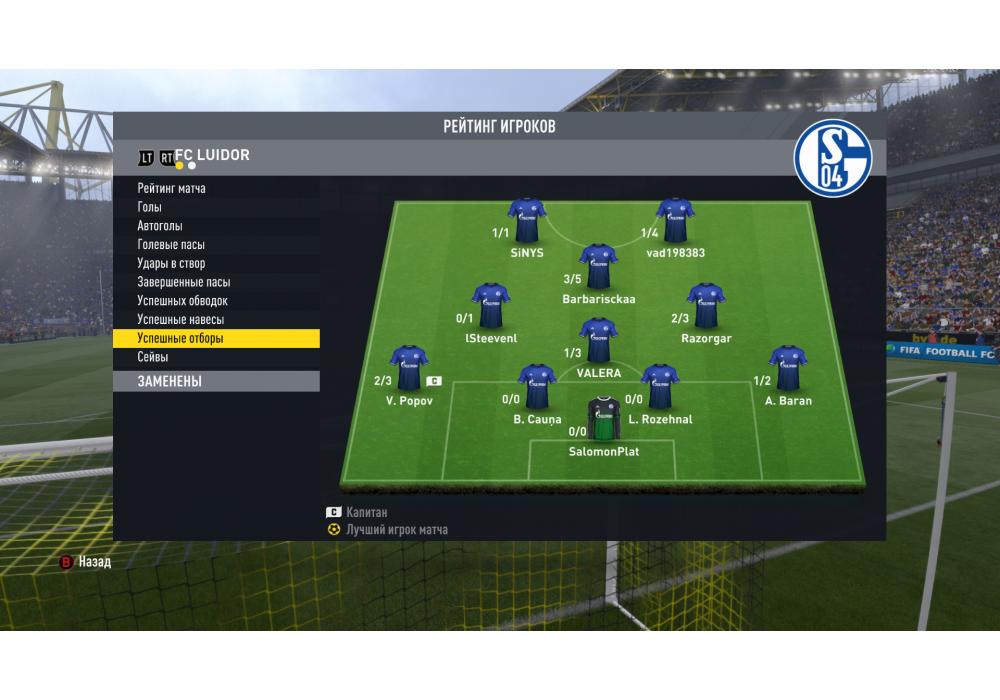Open the Голевые пасы statistic
Screen dimensions: 1000x700
tap(172, 245)
